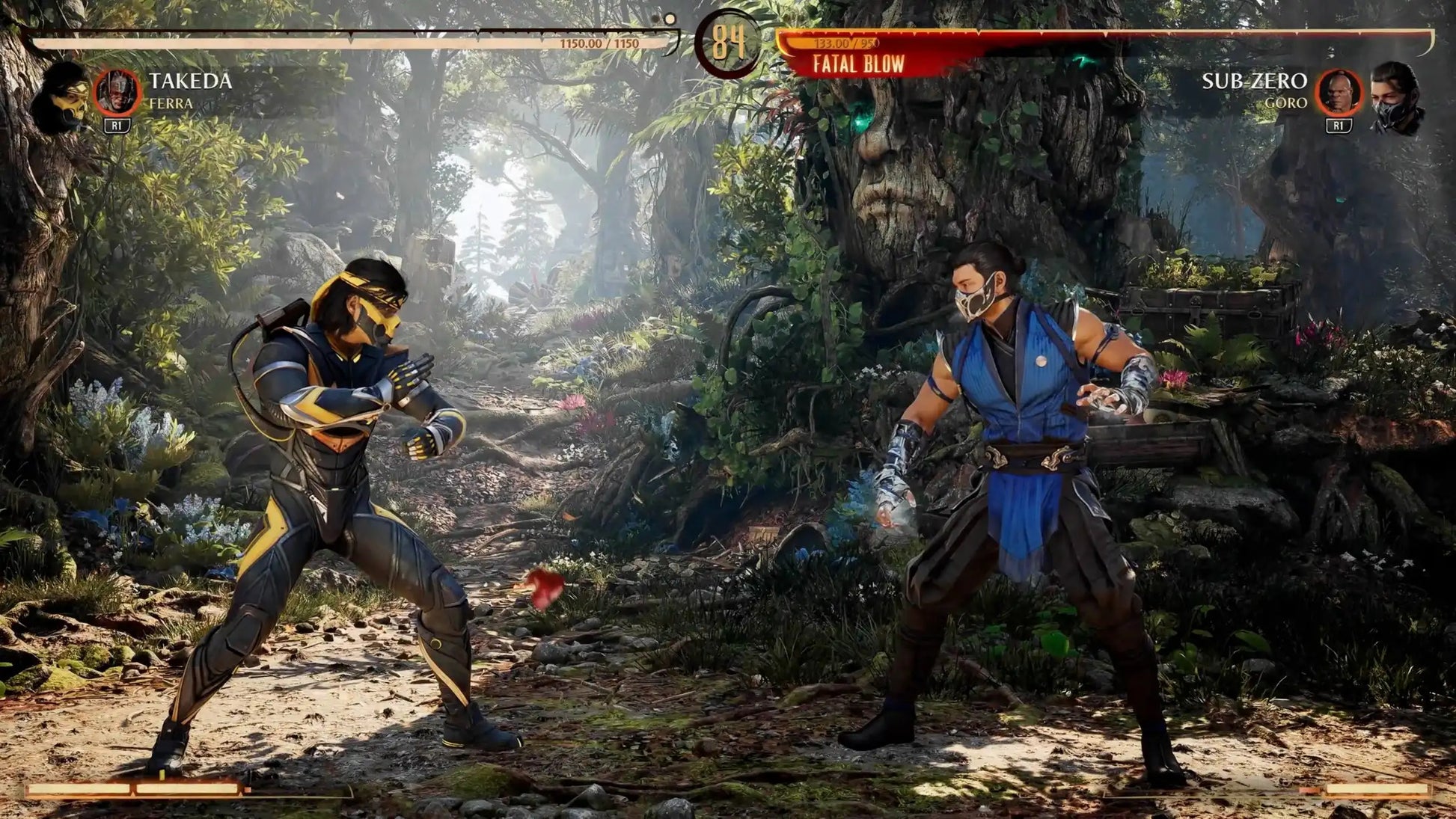Viewport: 1456px width, 819px height.
Task: Click Sub-Zero's red damaged health bar
Action: (1047, 34)
